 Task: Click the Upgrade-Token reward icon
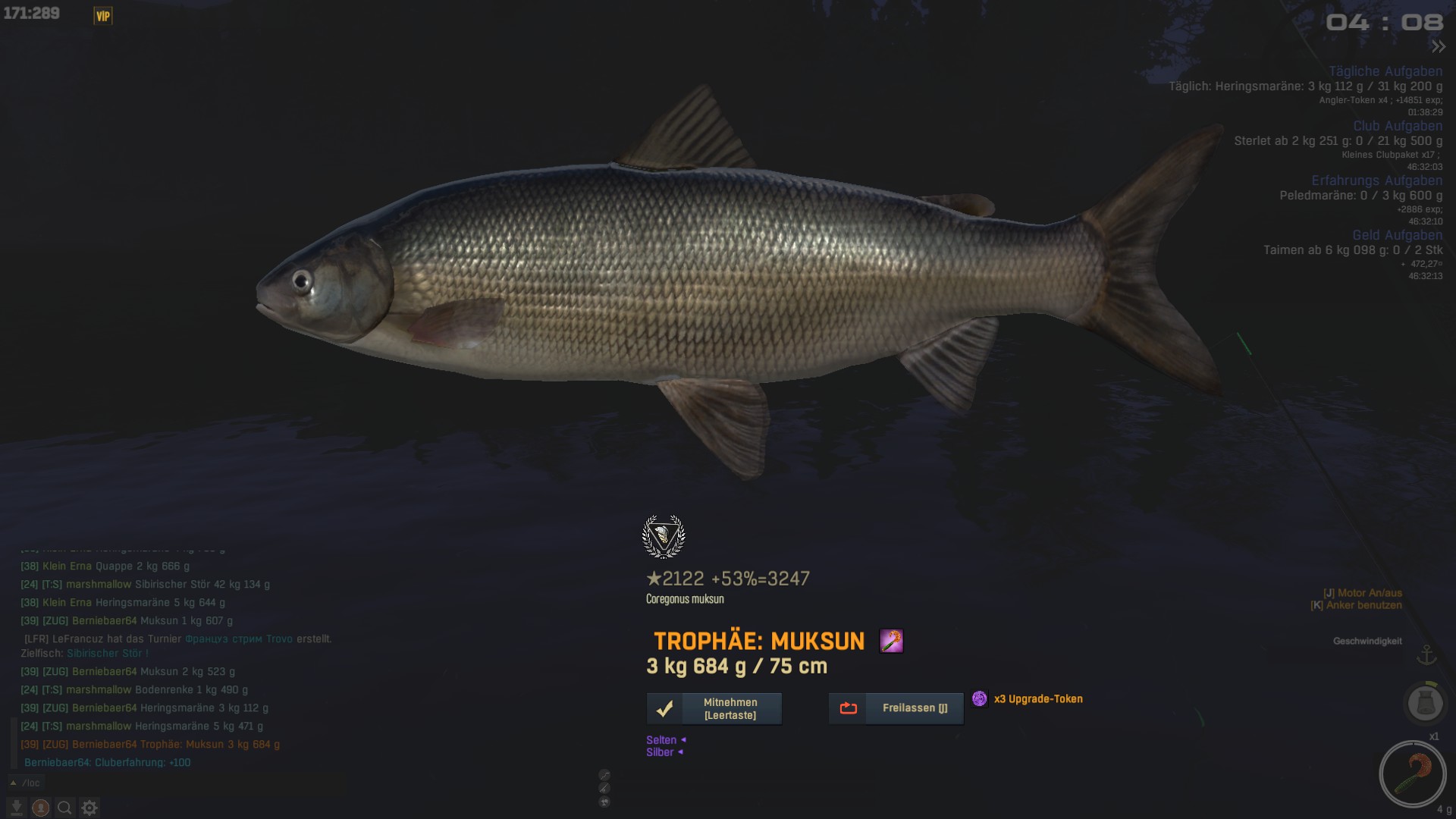pyautogui.click(x=980, y=698)
